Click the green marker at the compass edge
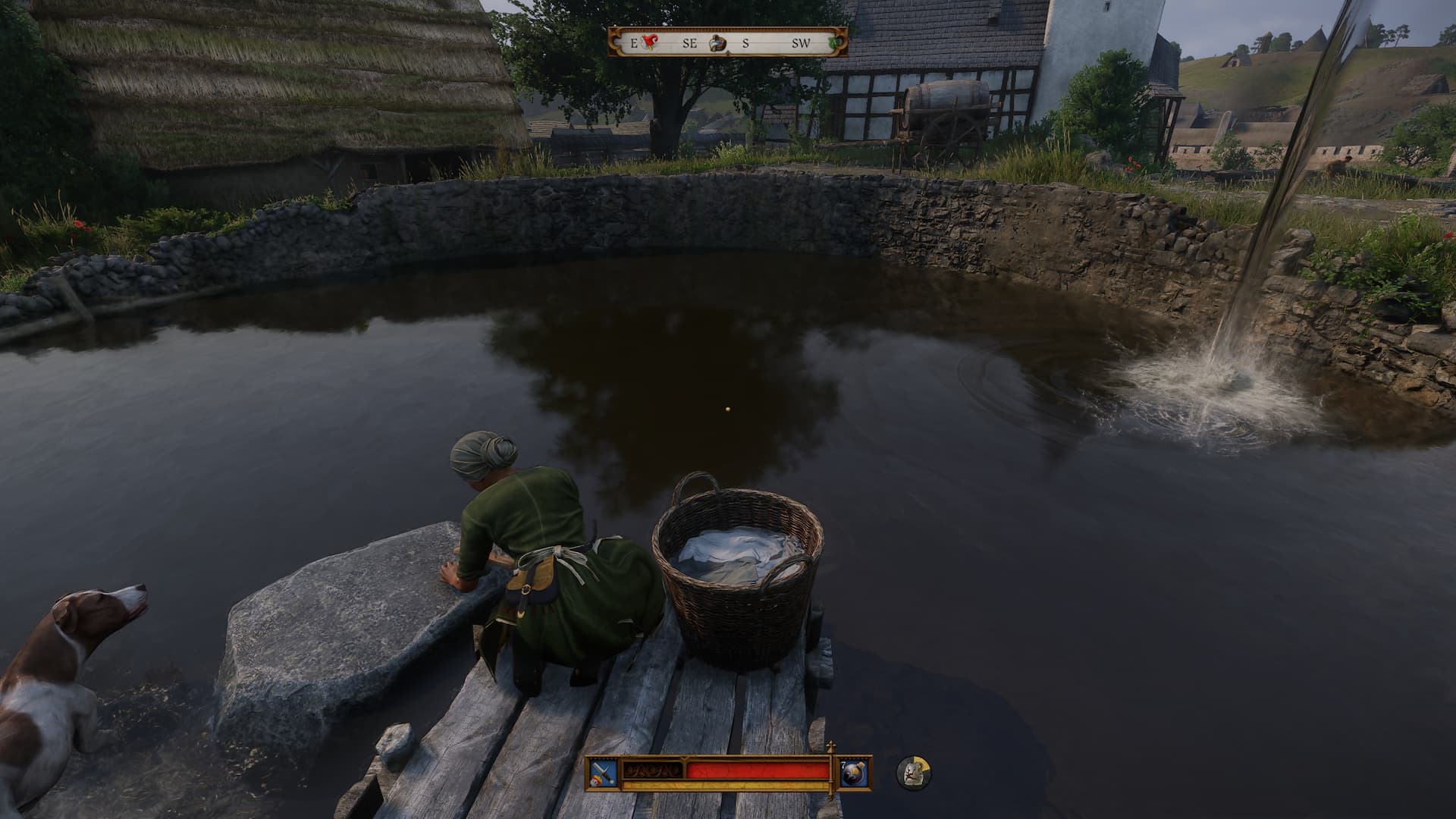 click(836, 42)
